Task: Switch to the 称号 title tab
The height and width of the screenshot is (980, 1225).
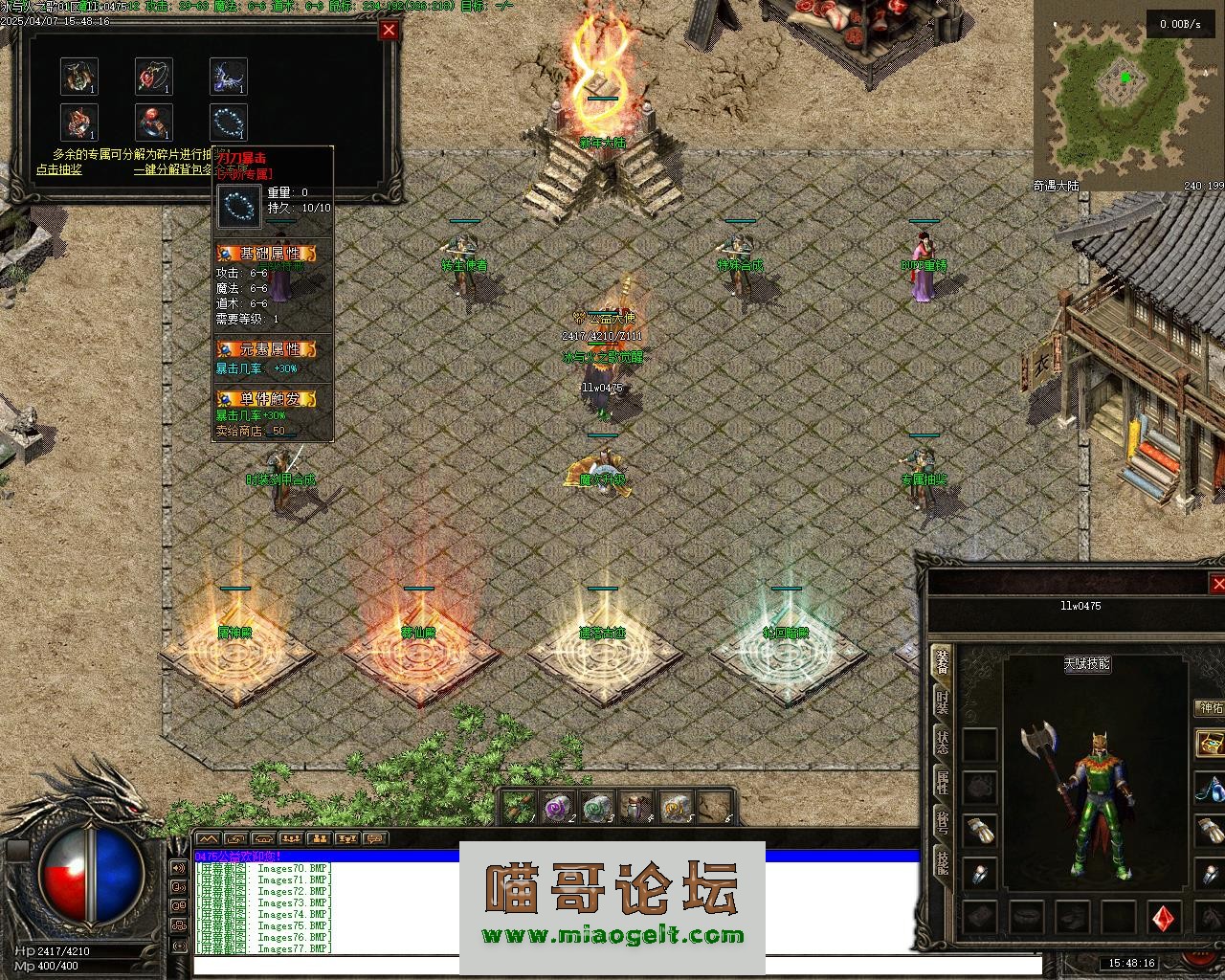Action: coord(943,822)
